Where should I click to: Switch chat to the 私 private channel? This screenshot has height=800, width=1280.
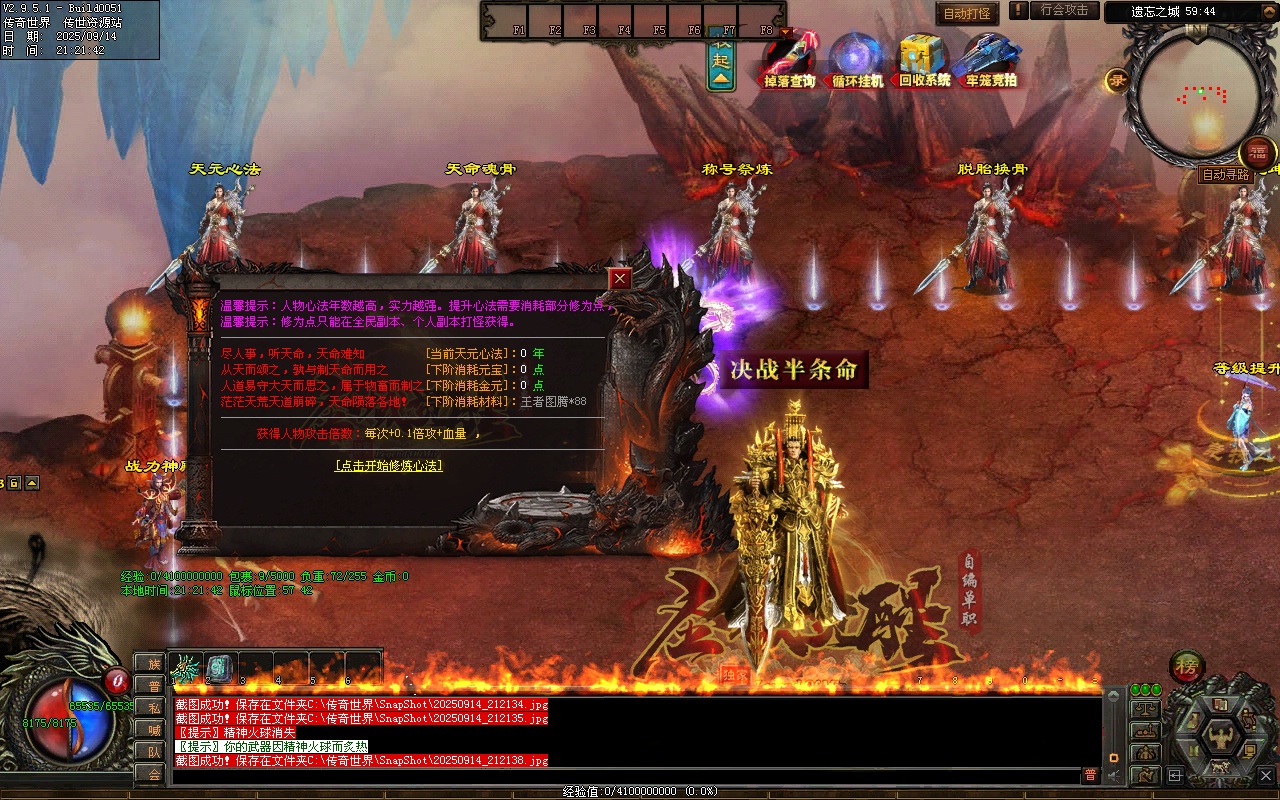click(152, 708)
